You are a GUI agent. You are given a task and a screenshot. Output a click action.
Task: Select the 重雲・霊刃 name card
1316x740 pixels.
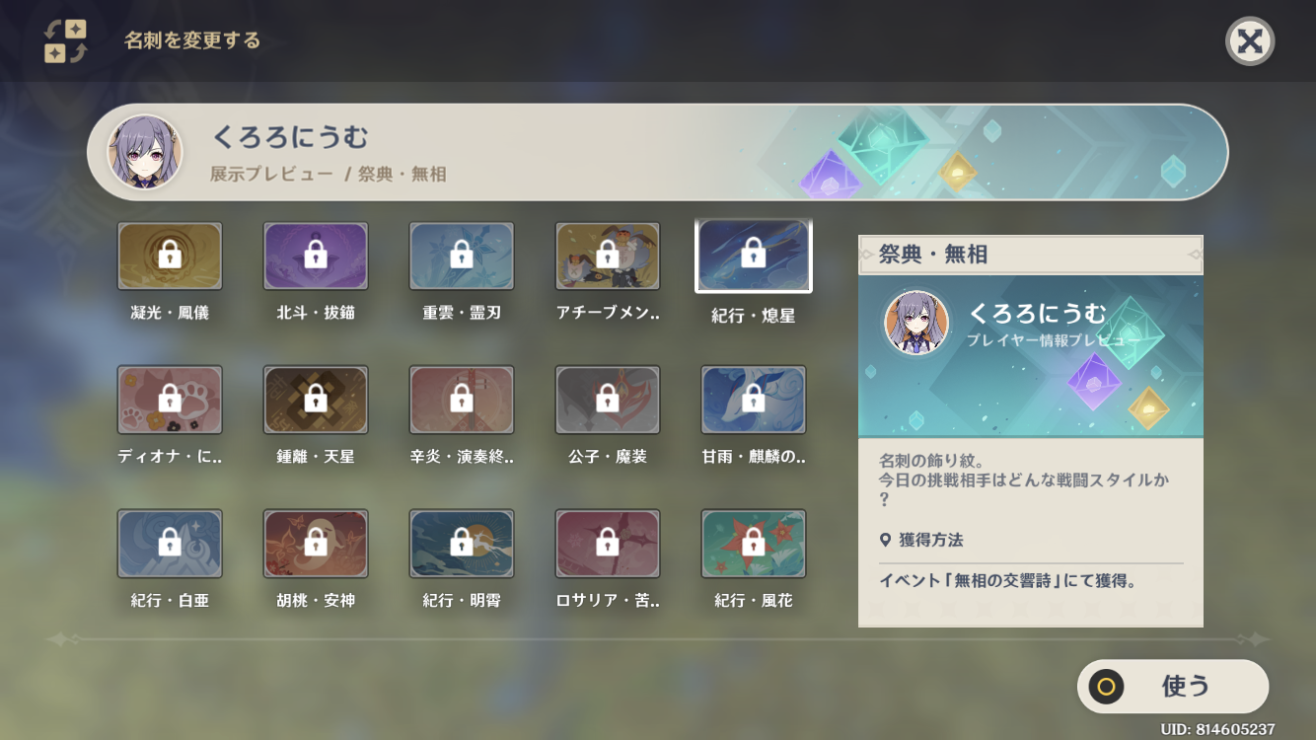[x=461, y=255]
